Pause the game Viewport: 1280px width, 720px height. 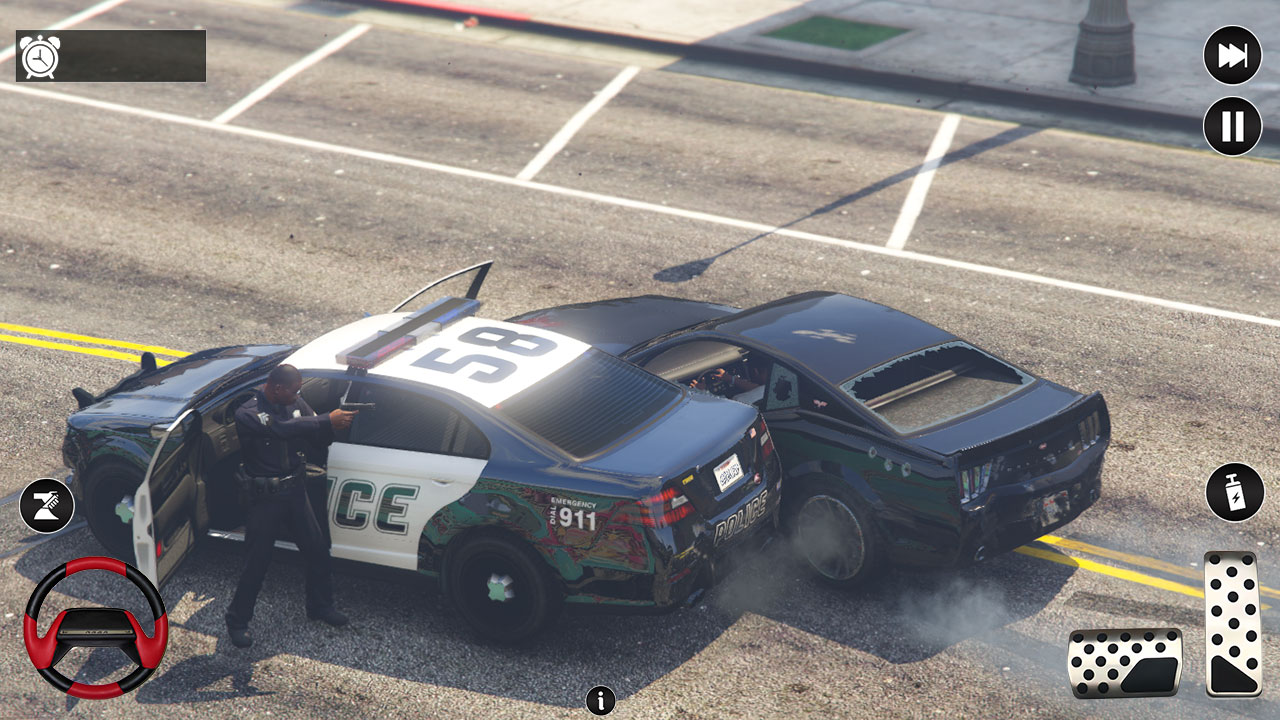tap(1232, 127)
